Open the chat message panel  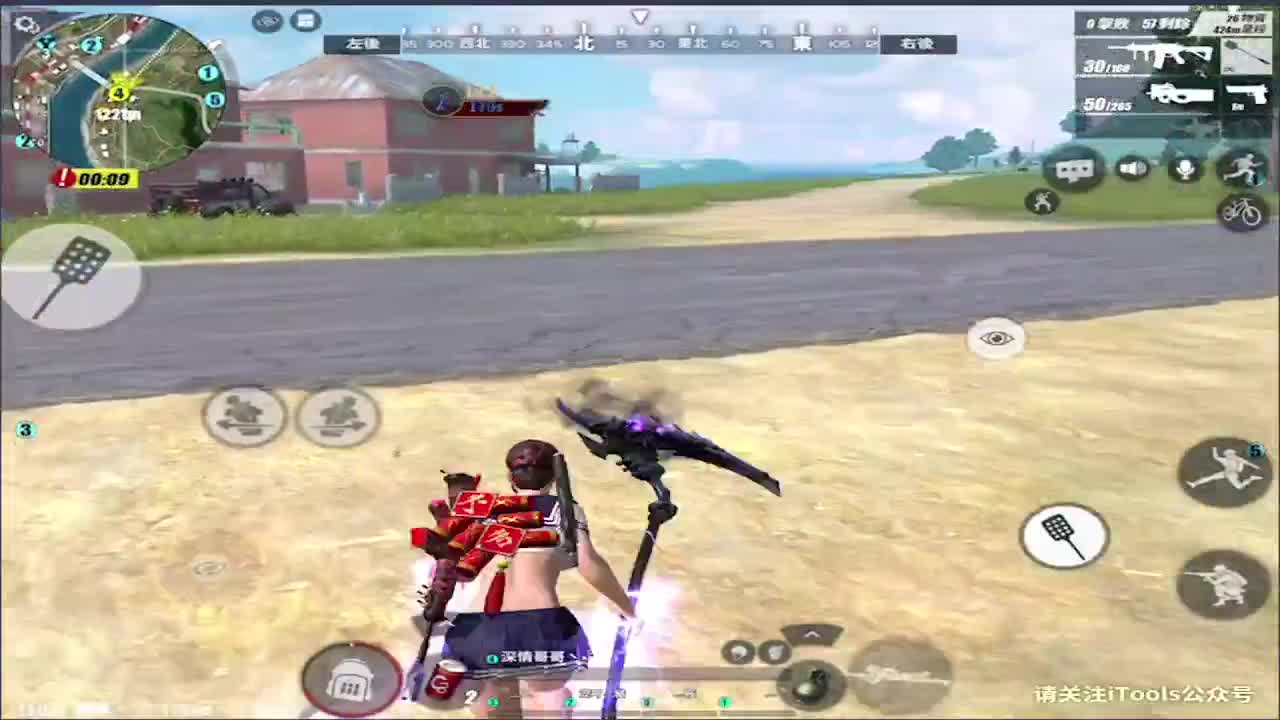pos(1076,169)
